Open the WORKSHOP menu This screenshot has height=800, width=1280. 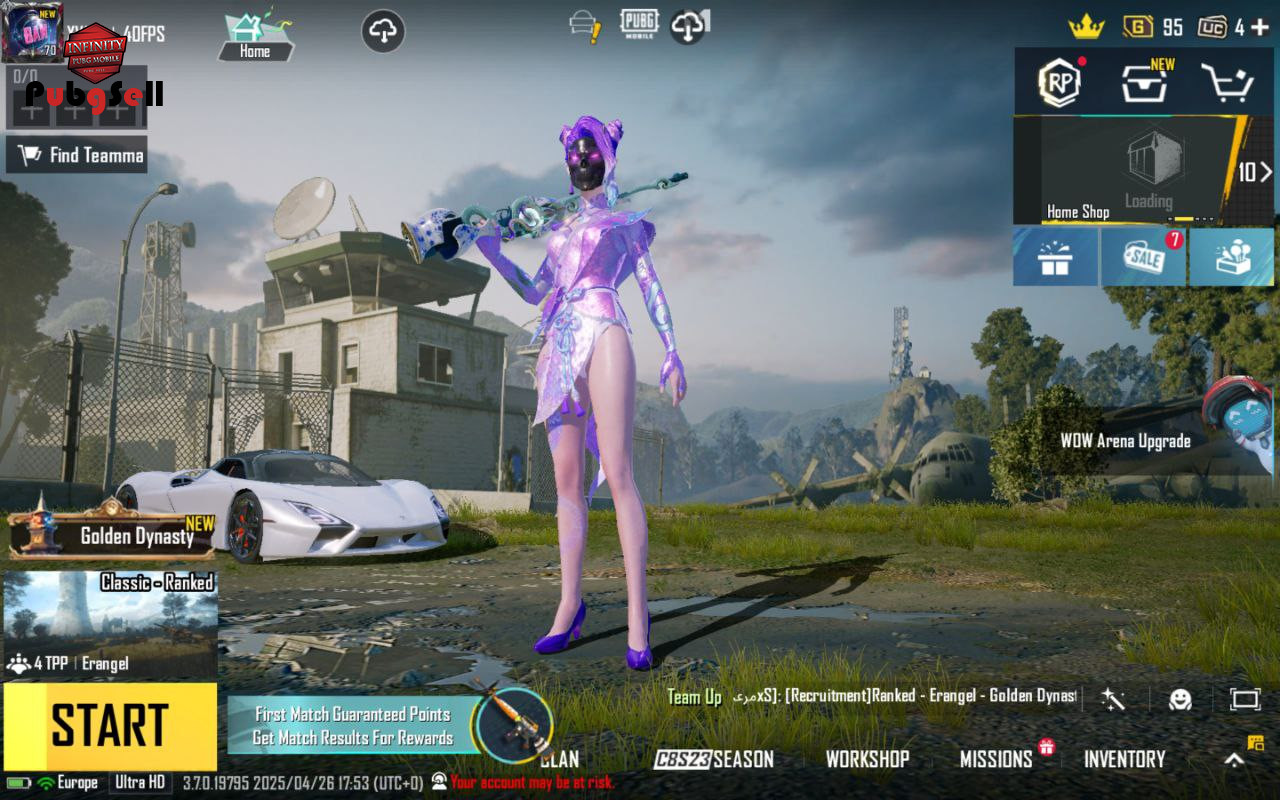coord(867,759)
